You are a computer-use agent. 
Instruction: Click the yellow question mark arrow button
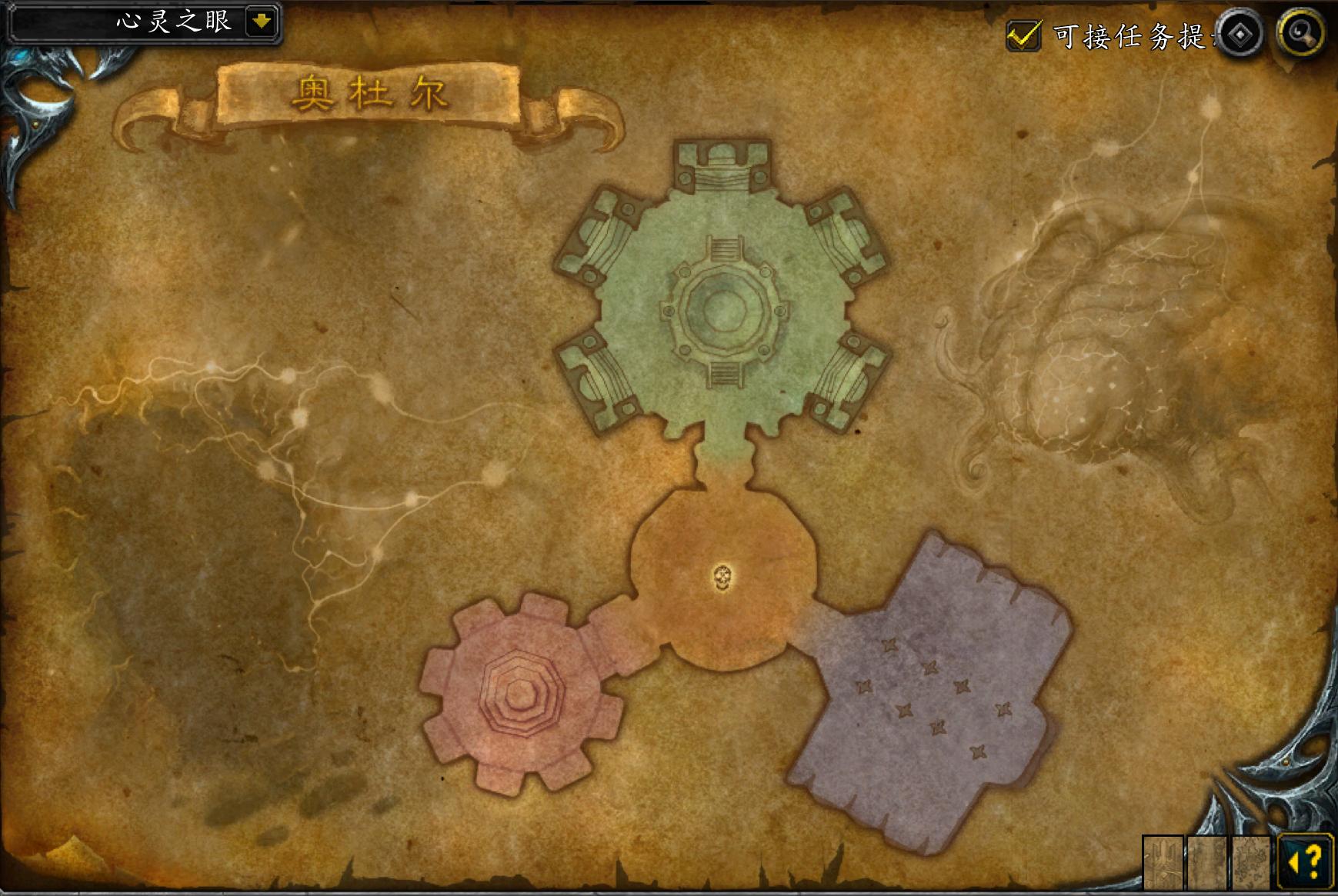point(1305,861)
